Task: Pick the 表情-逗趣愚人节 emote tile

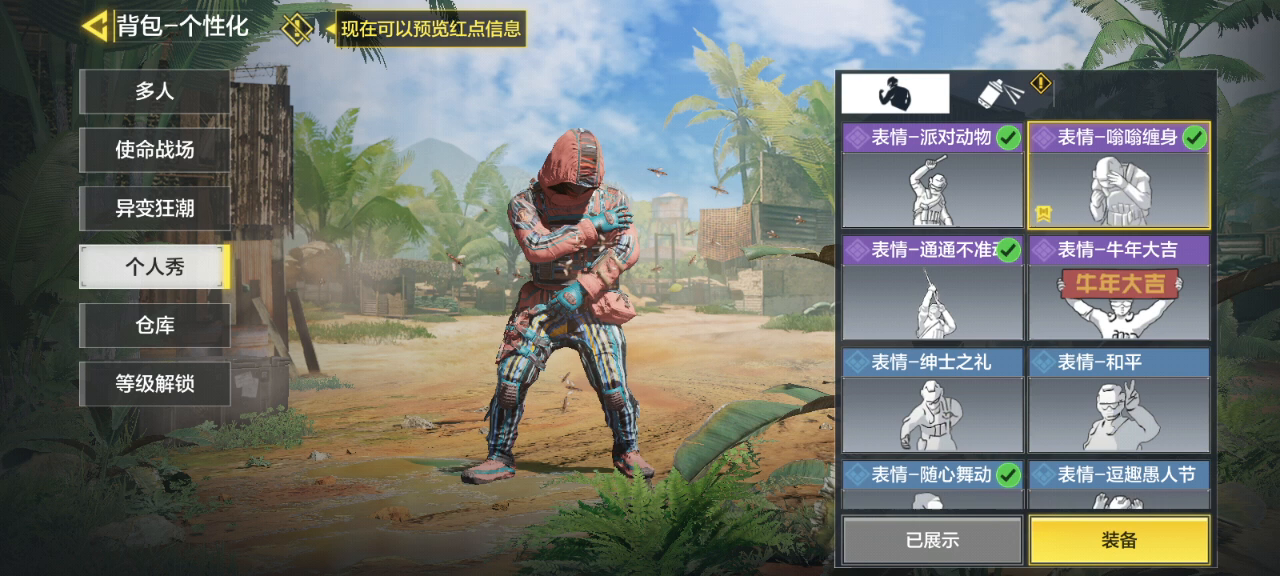Action: click(x=1119, y=485)
